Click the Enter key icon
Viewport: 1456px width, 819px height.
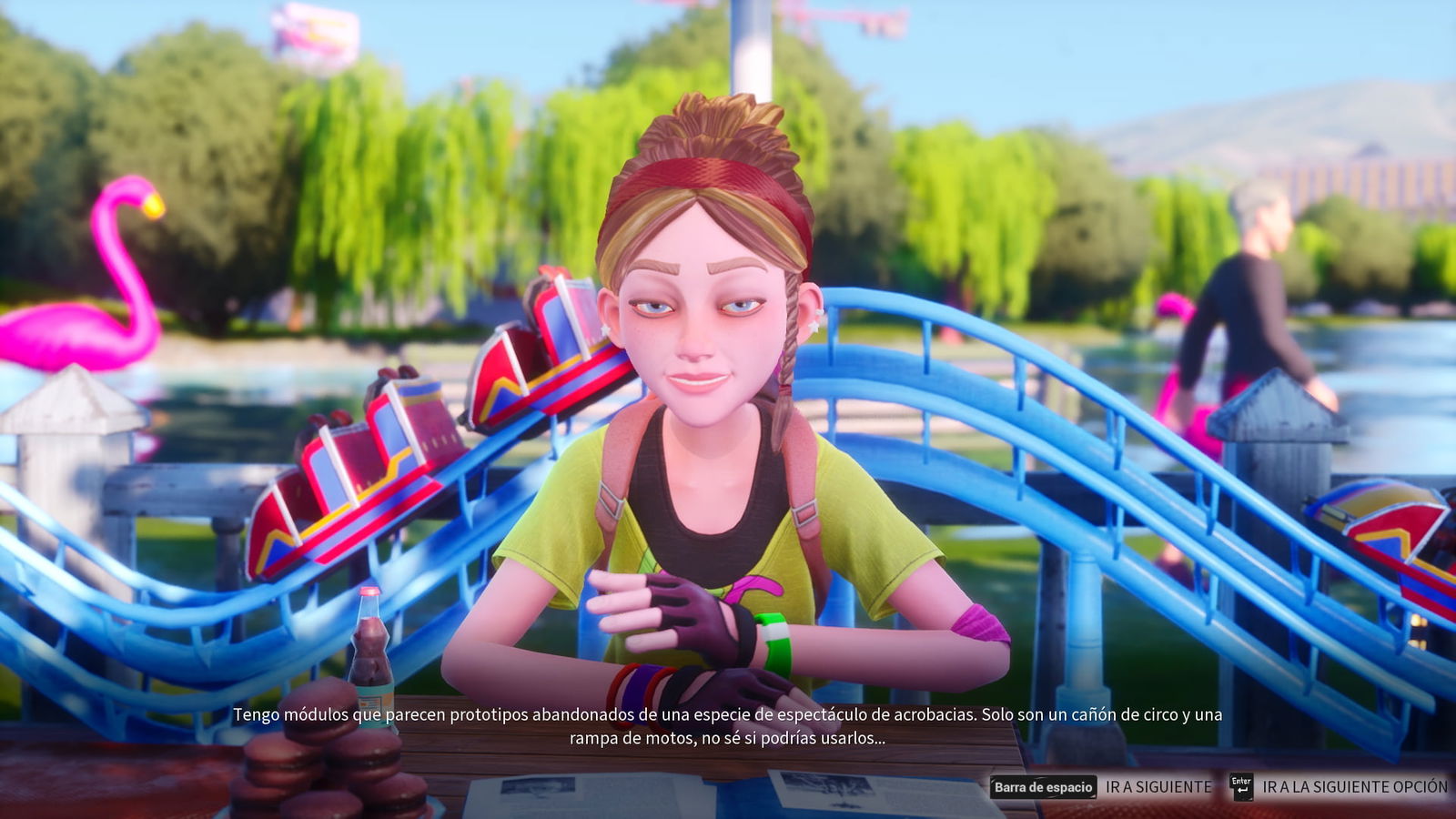click(x=1242, y=787)
